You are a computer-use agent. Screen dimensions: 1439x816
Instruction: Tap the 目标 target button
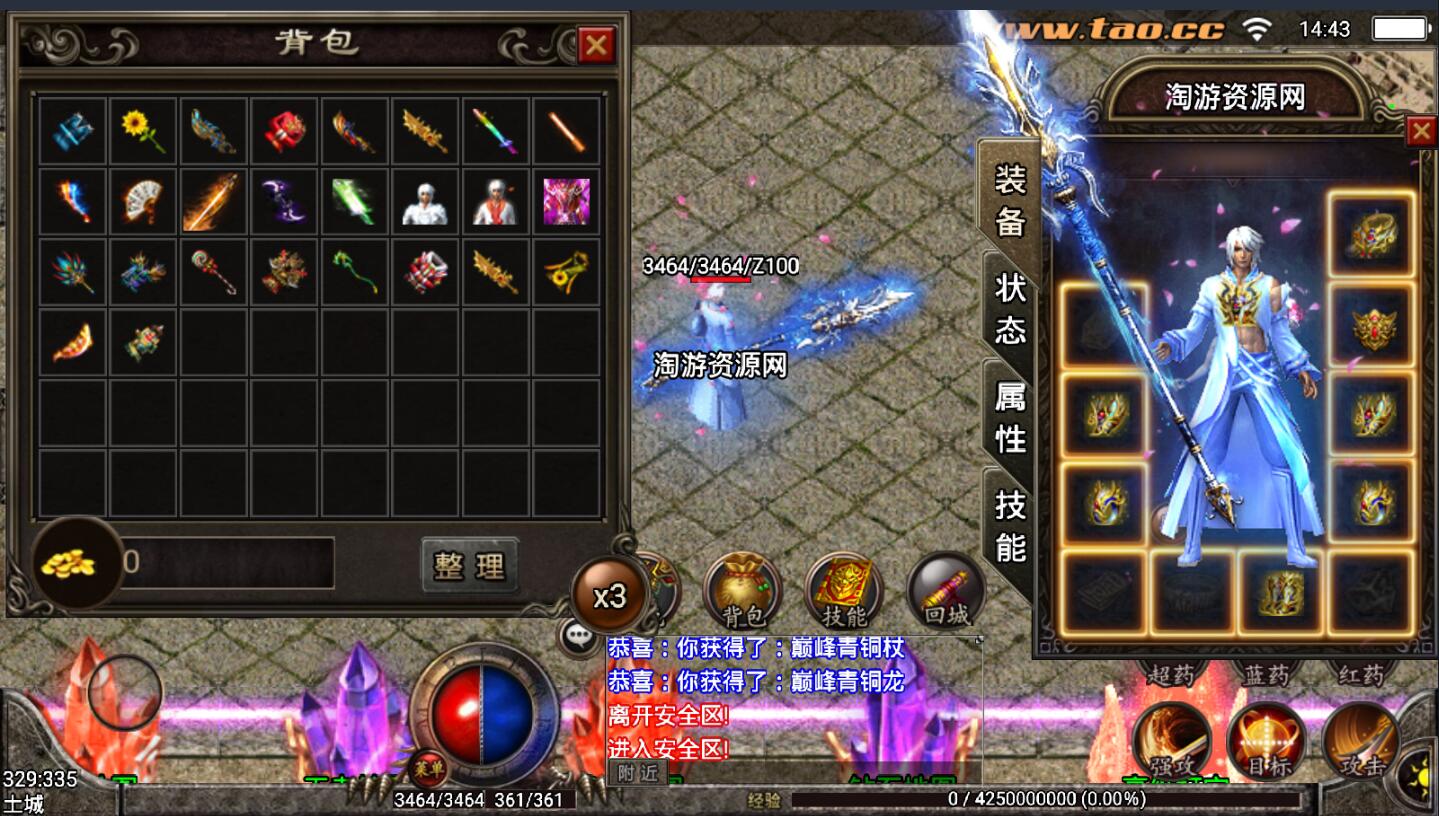click(x=1265, y=740)
